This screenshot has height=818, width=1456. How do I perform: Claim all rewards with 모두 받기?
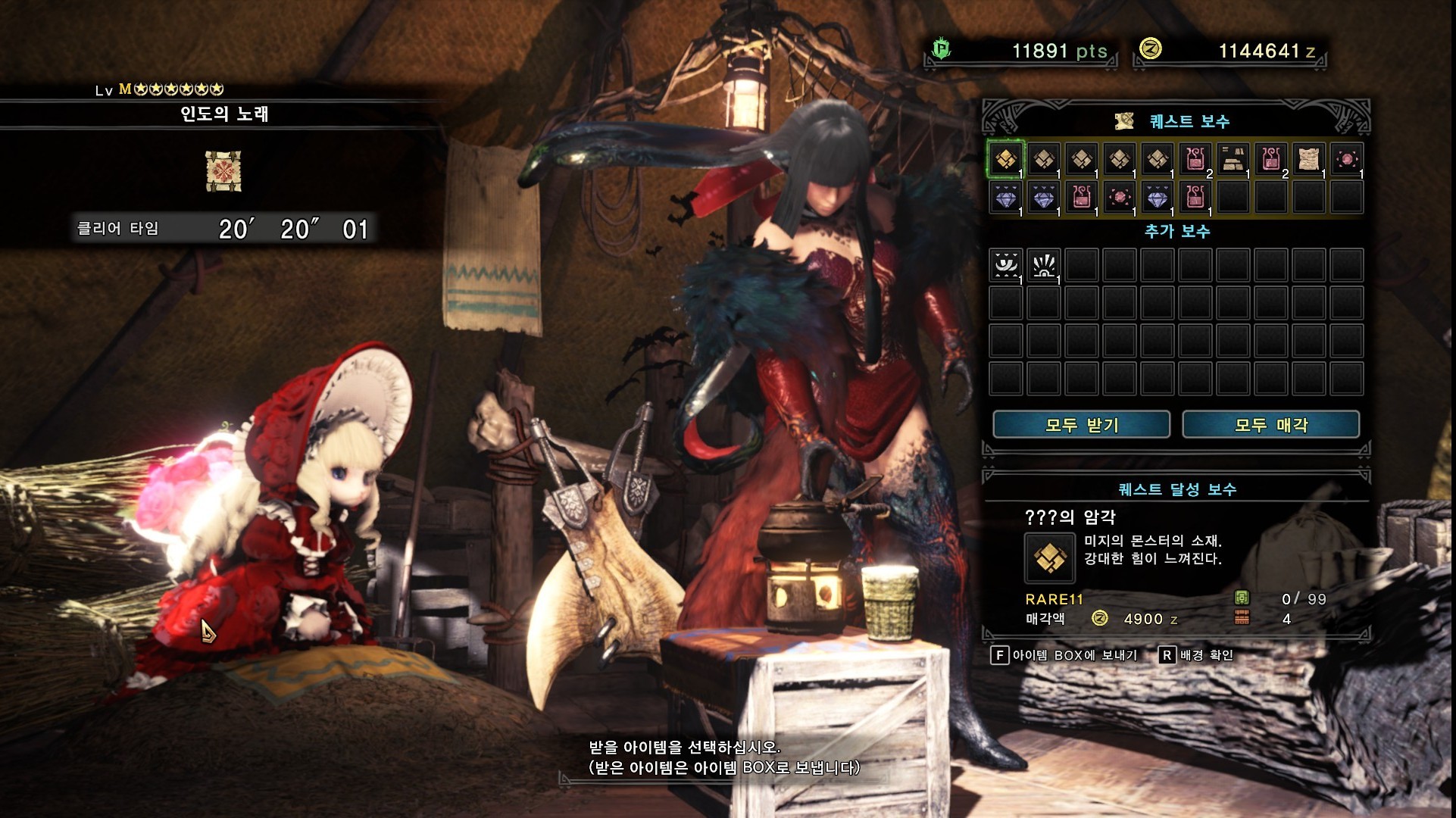(1081, 425)
